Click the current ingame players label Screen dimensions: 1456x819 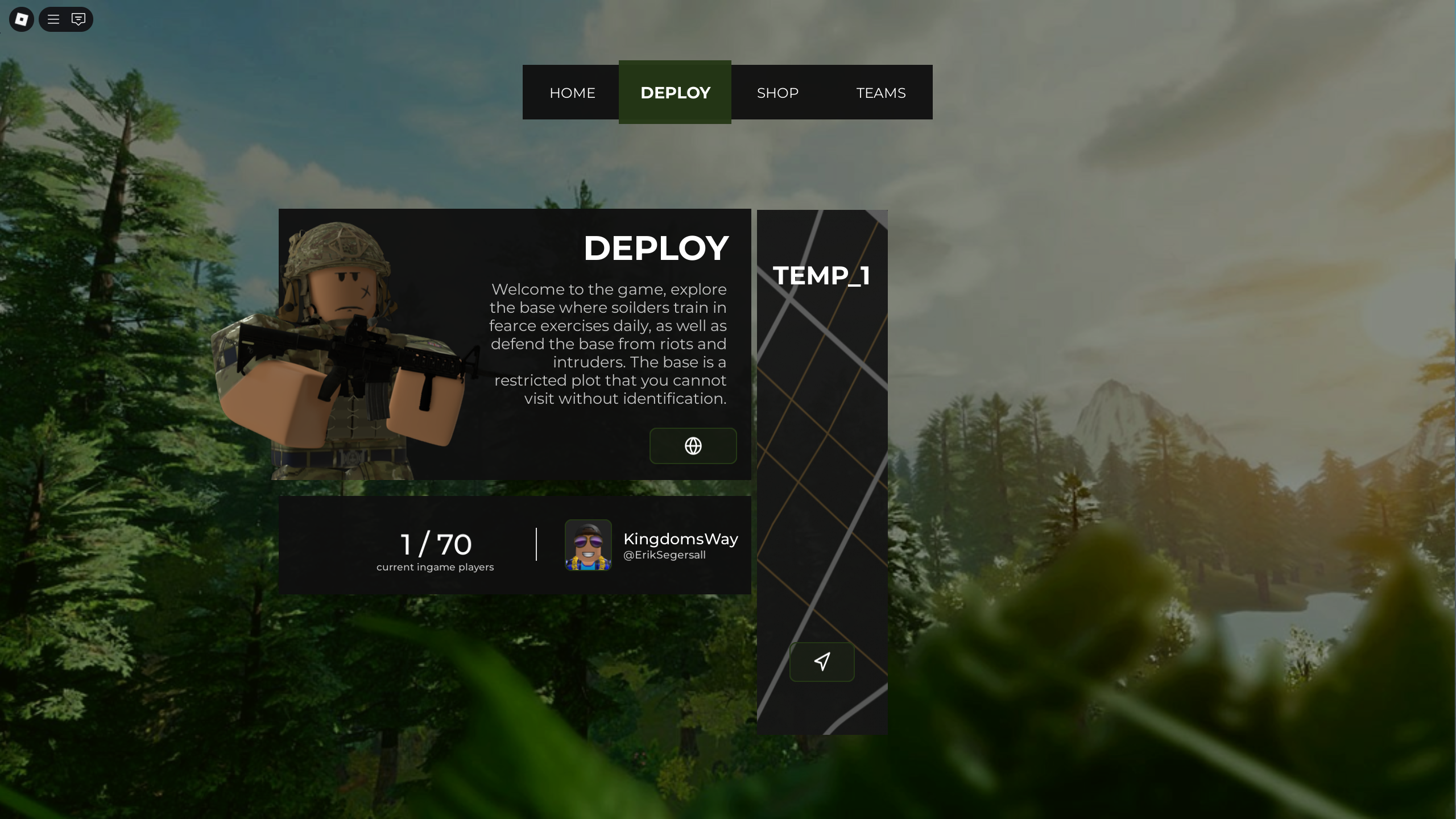(x=435, y=566)
